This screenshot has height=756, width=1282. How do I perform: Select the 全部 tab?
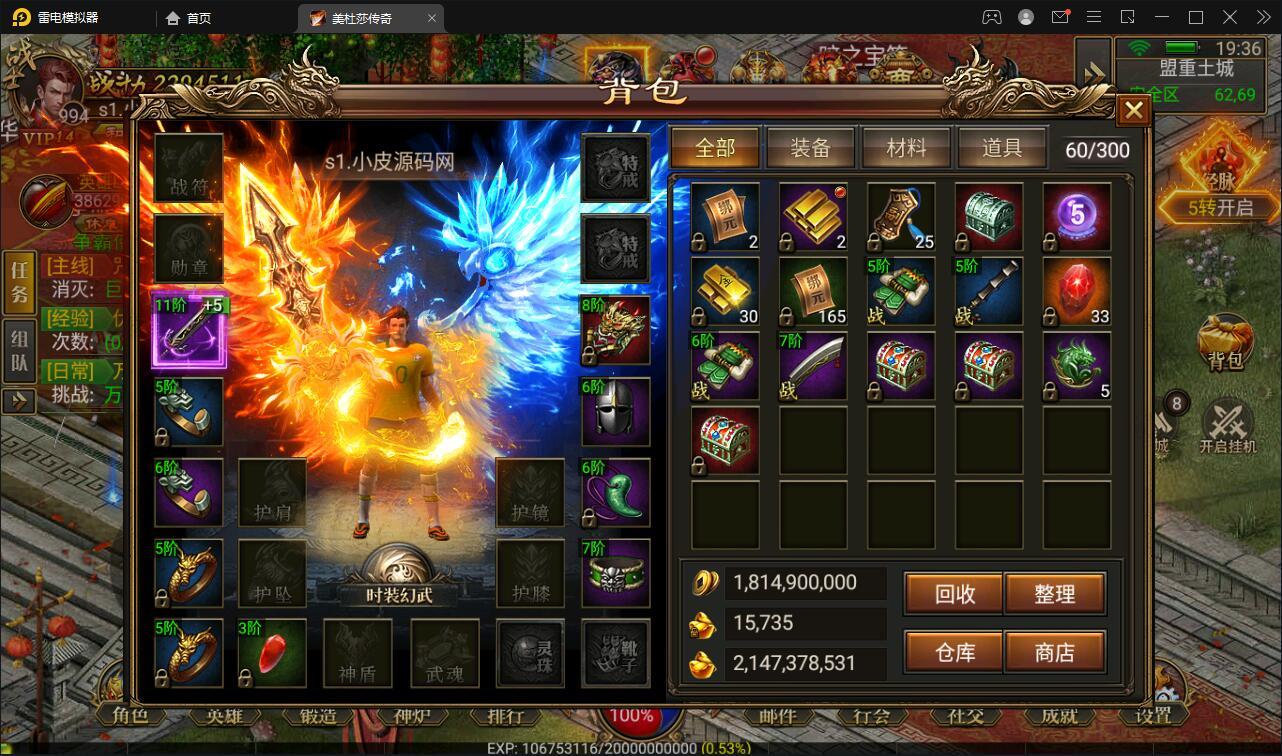715,148
